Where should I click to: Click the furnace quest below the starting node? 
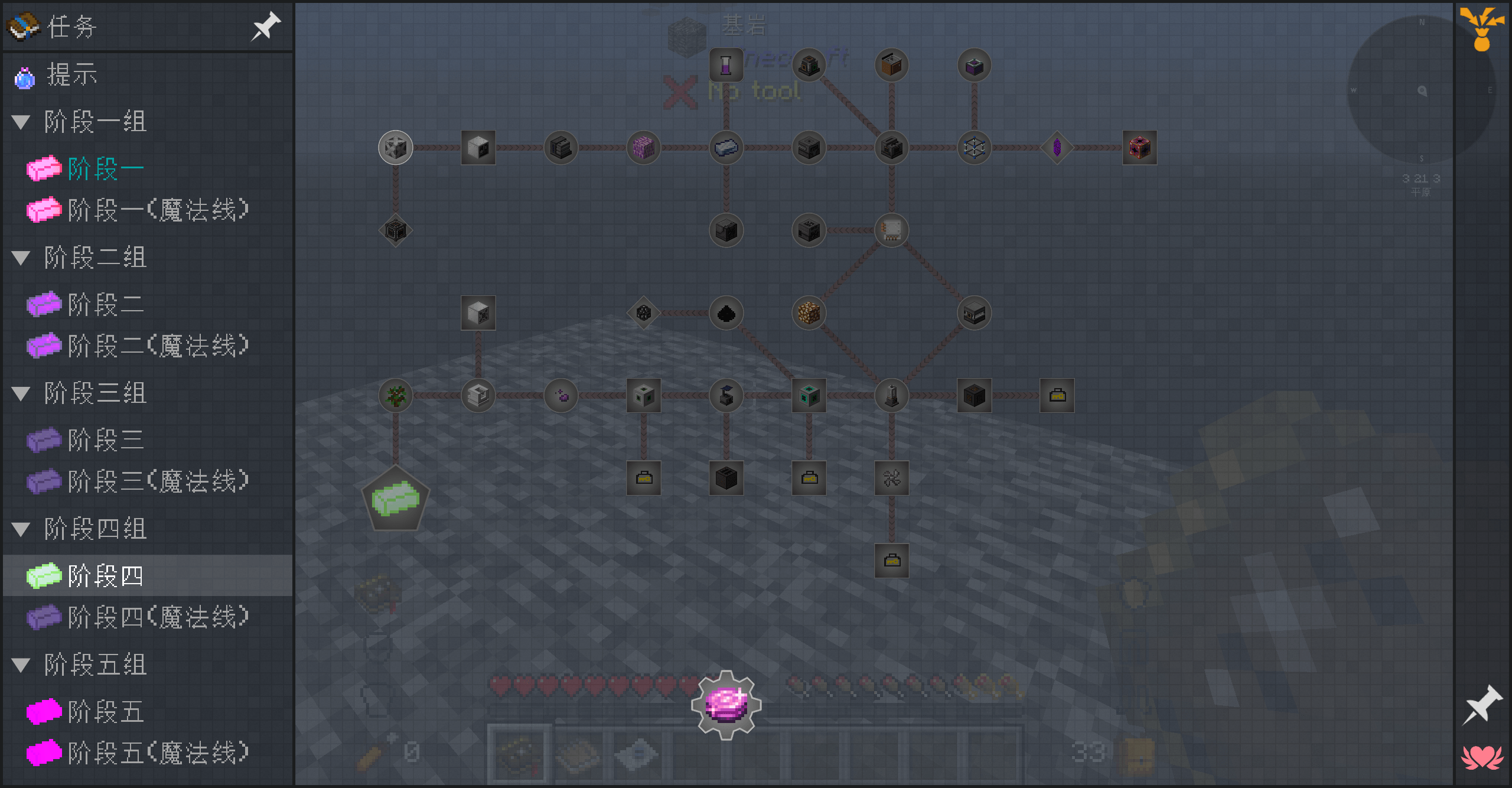(395, 230)
